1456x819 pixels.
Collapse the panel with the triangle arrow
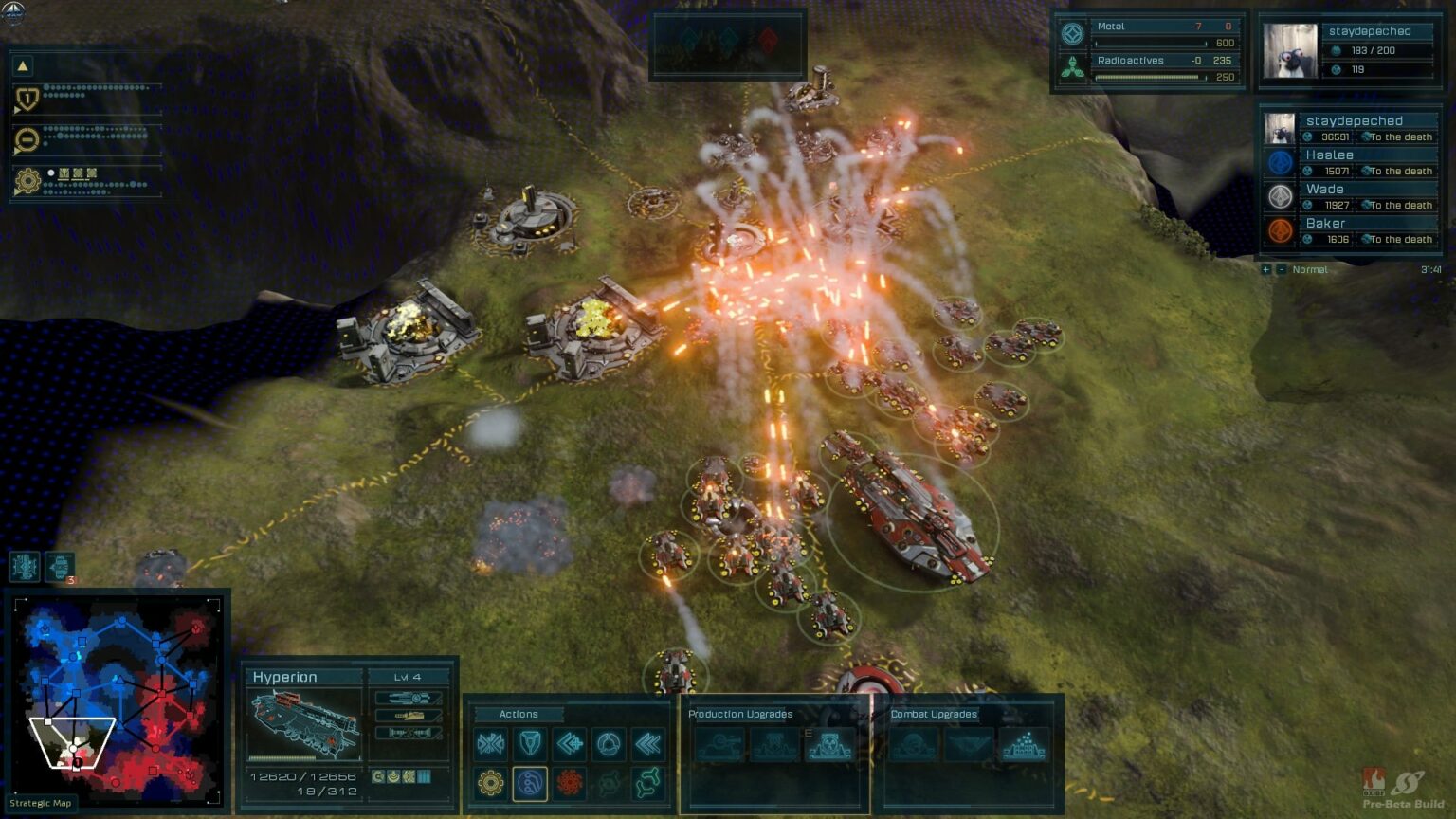(23, 65)
